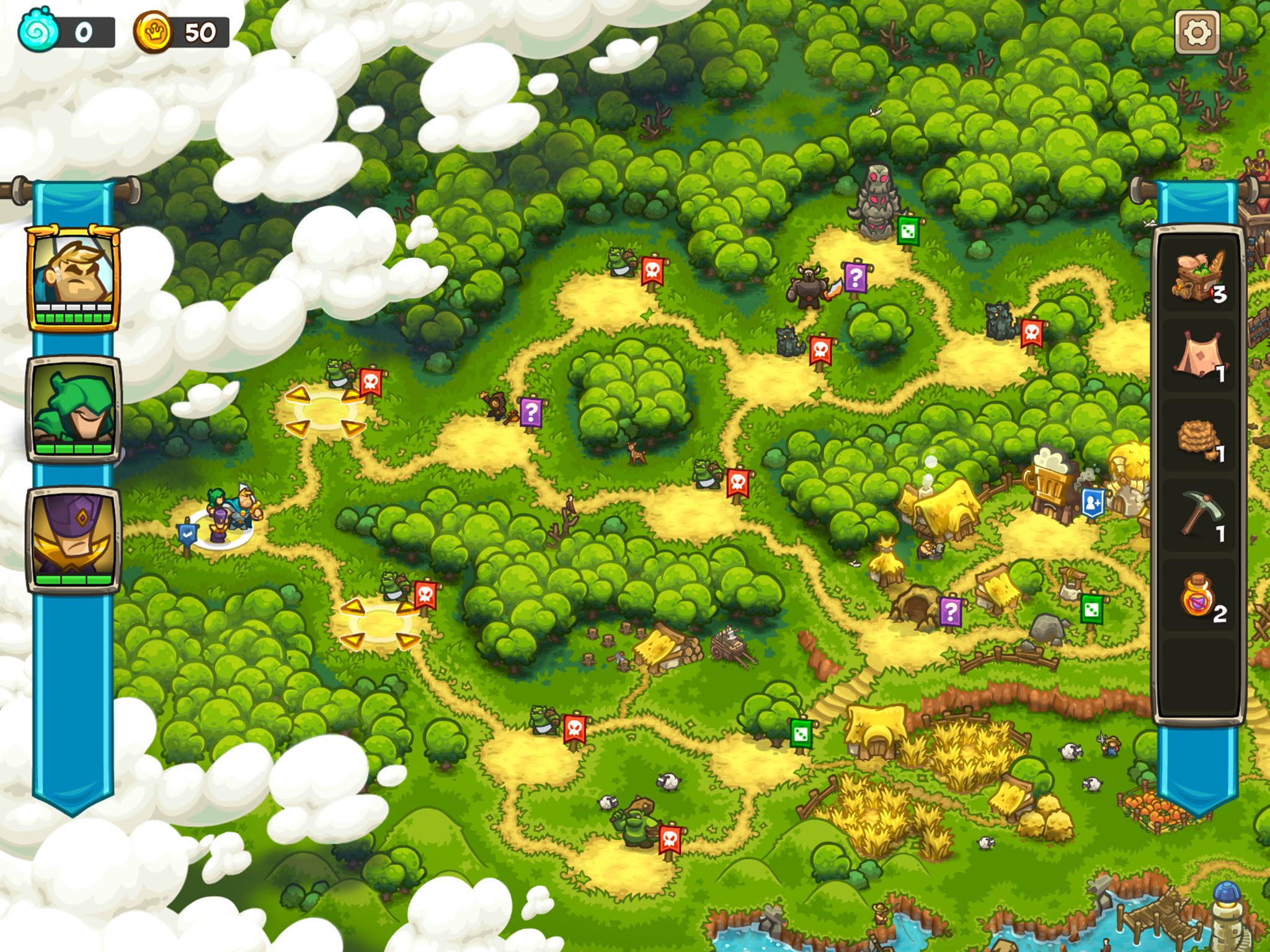Select the green-hooded ranger hero portrait
Image resolution: width=1270 pixels, height=952 pixels.
pos(73,409)
